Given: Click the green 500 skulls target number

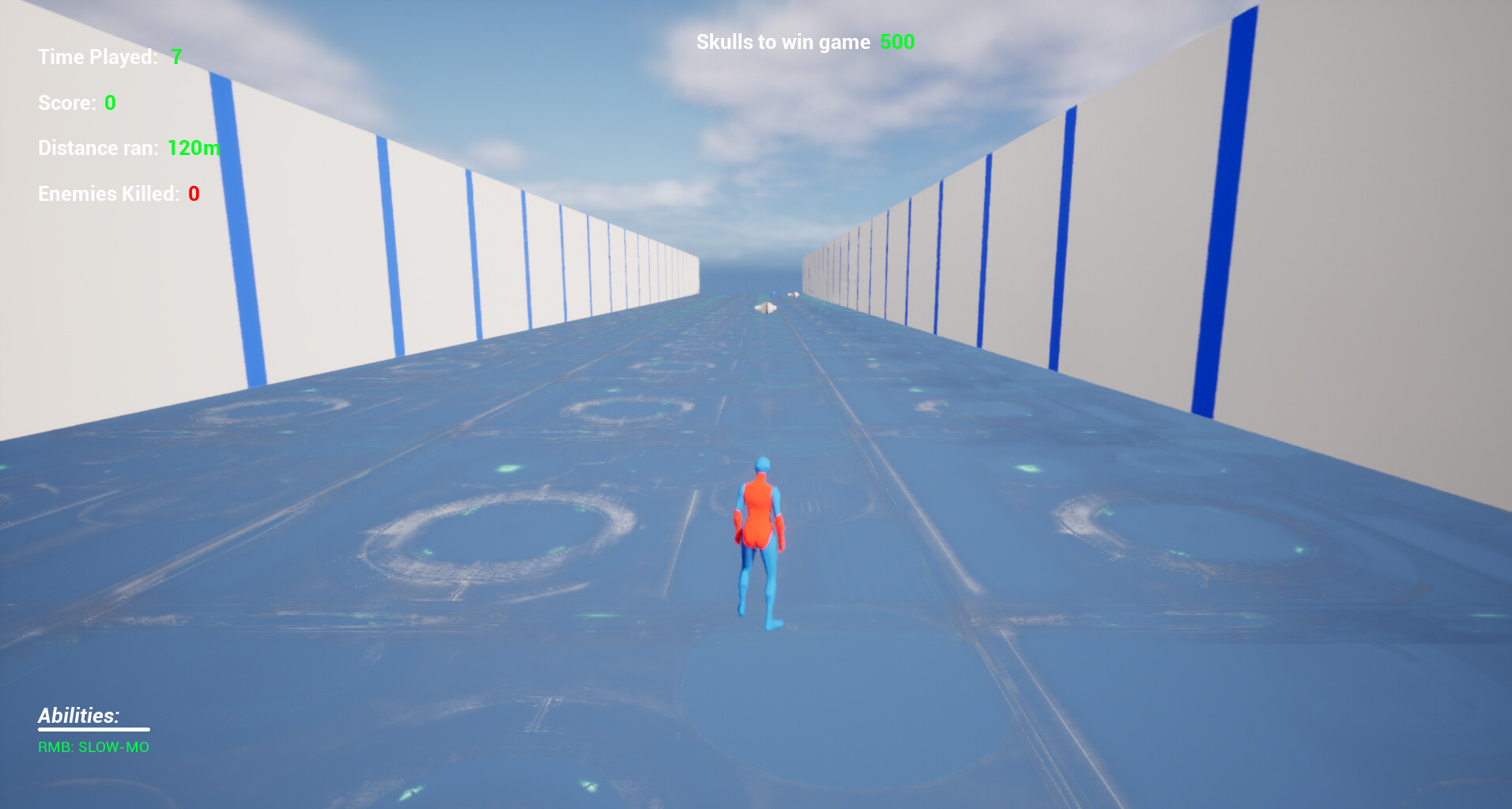Looking at the screenshot, I should [898, 42].
